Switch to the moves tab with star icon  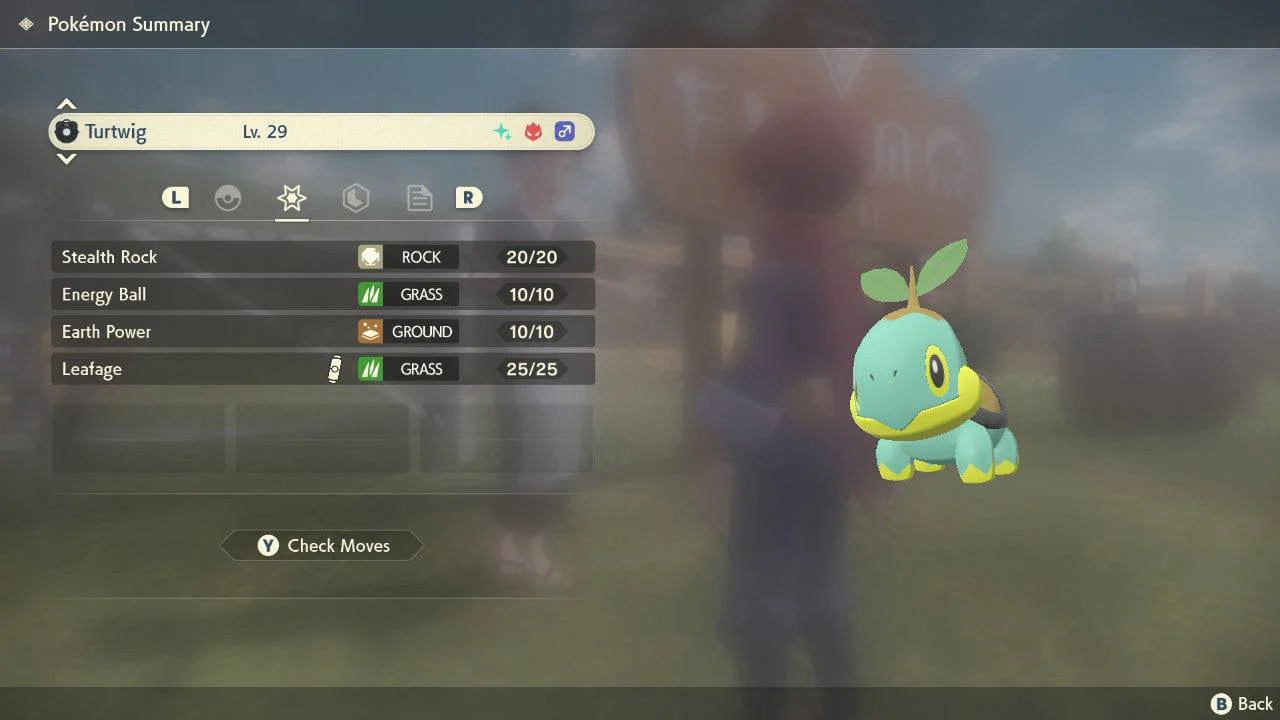click(x=292, y=198)
